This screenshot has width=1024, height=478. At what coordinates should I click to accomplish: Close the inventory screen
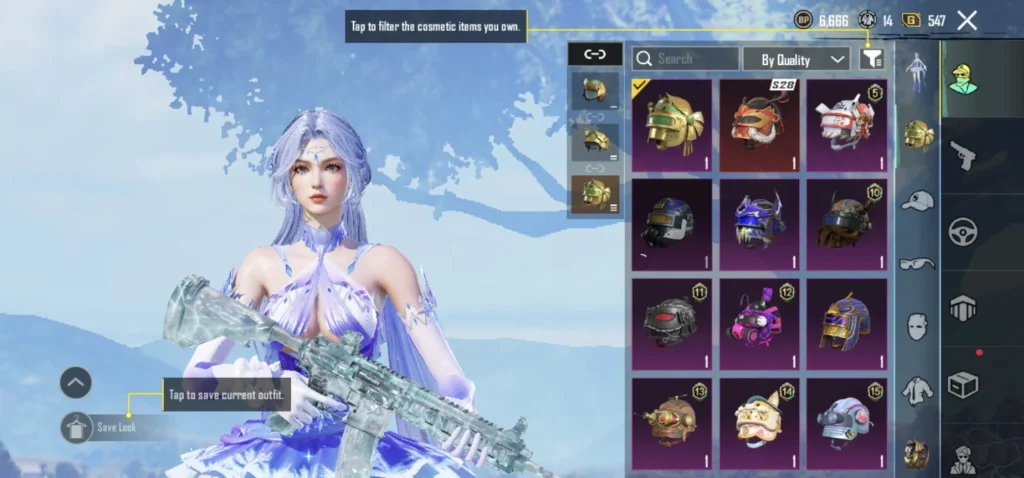click(967, 20)
